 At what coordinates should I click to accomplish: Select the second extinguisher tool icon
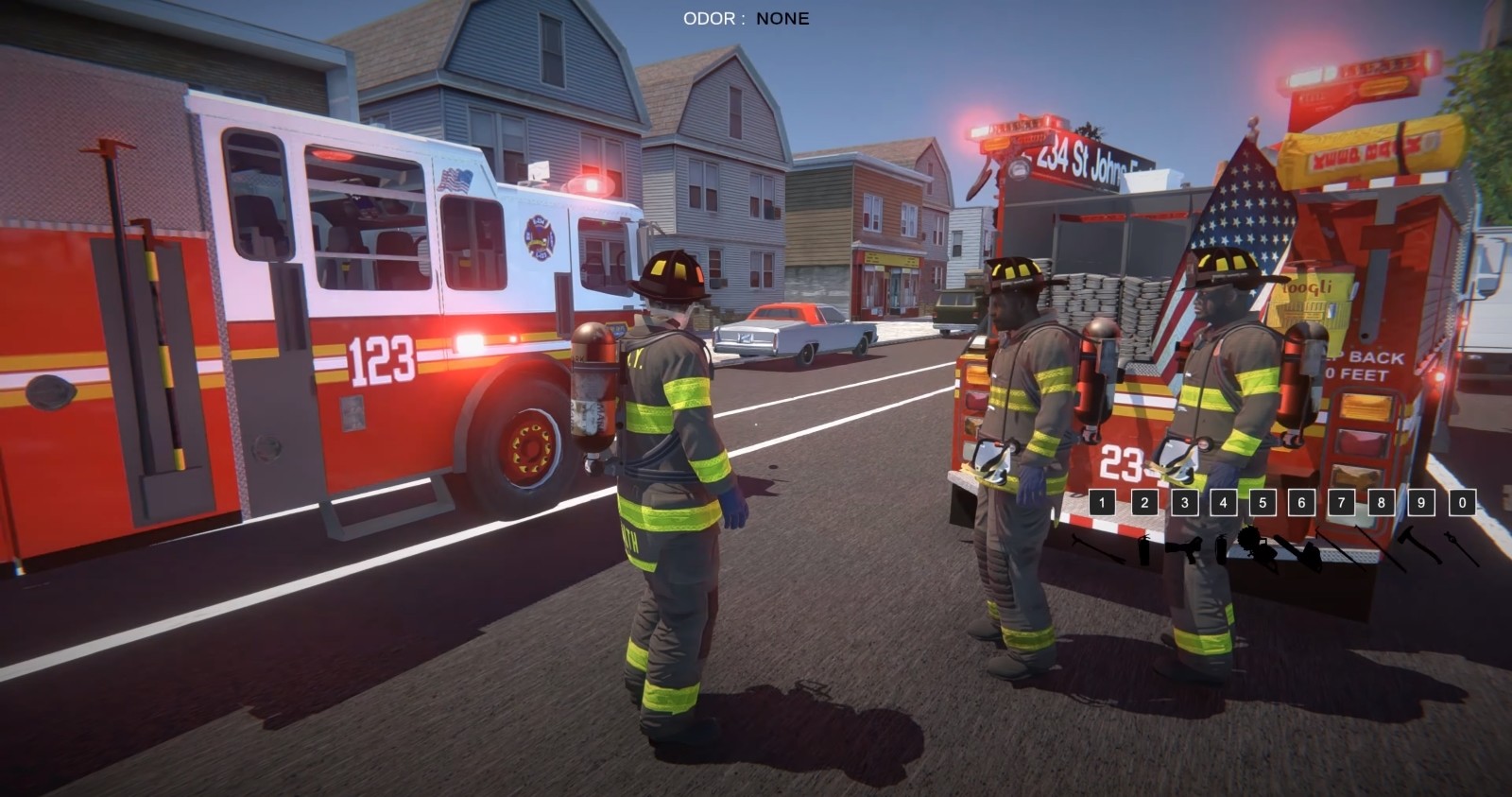tap(1221, 549)
